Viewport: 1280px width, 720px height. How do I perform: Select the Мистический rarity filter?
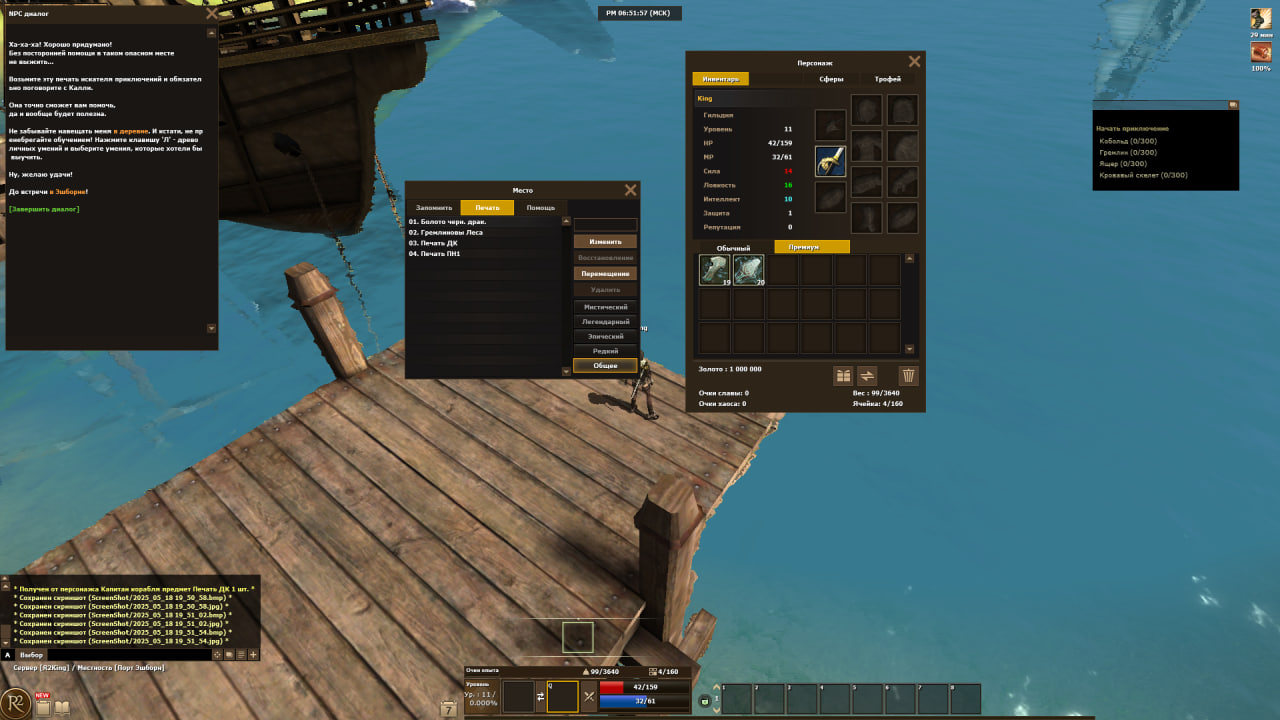(605, 307)
